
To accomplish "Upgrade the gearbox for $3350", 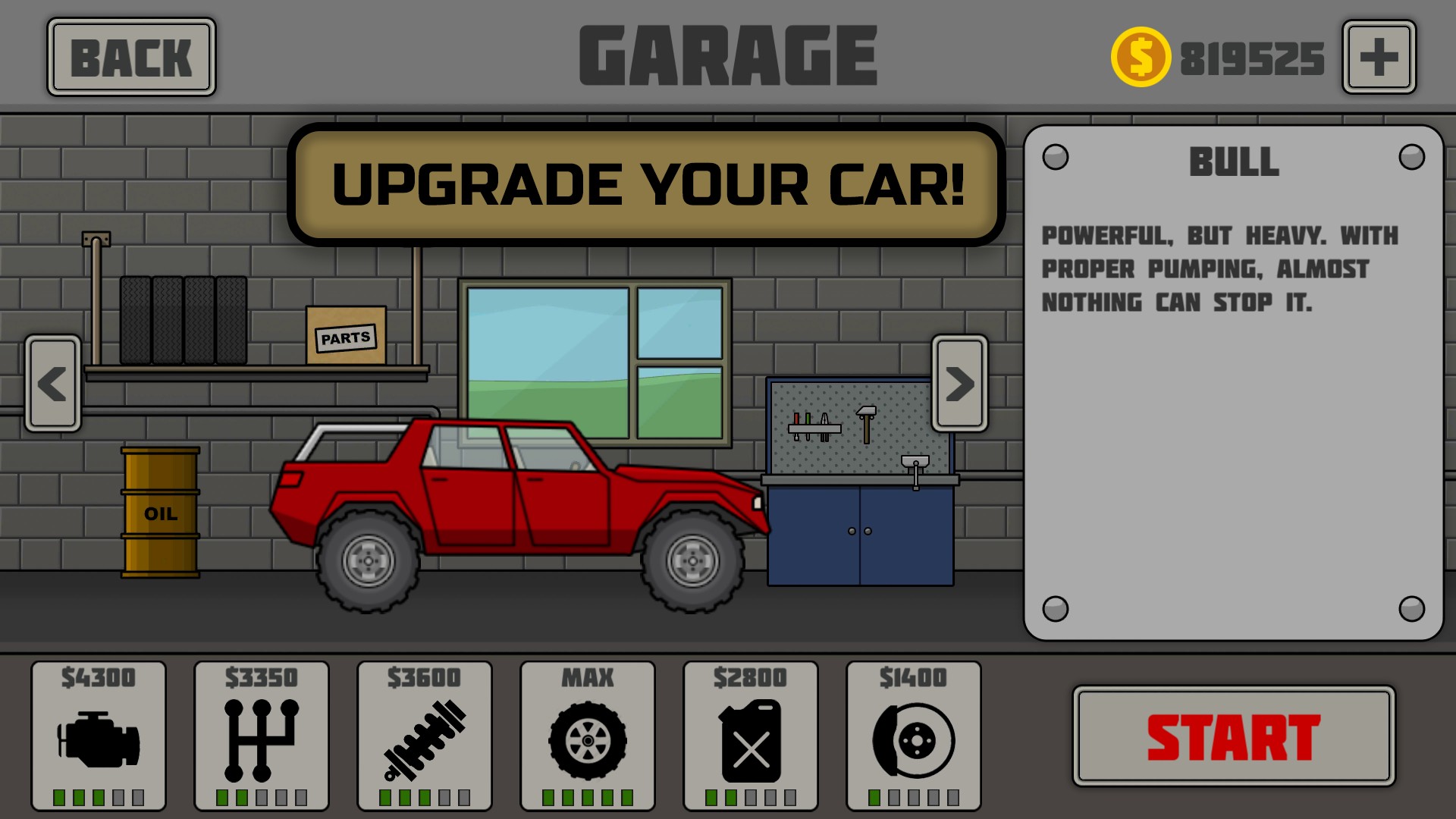I will [262, 736].
